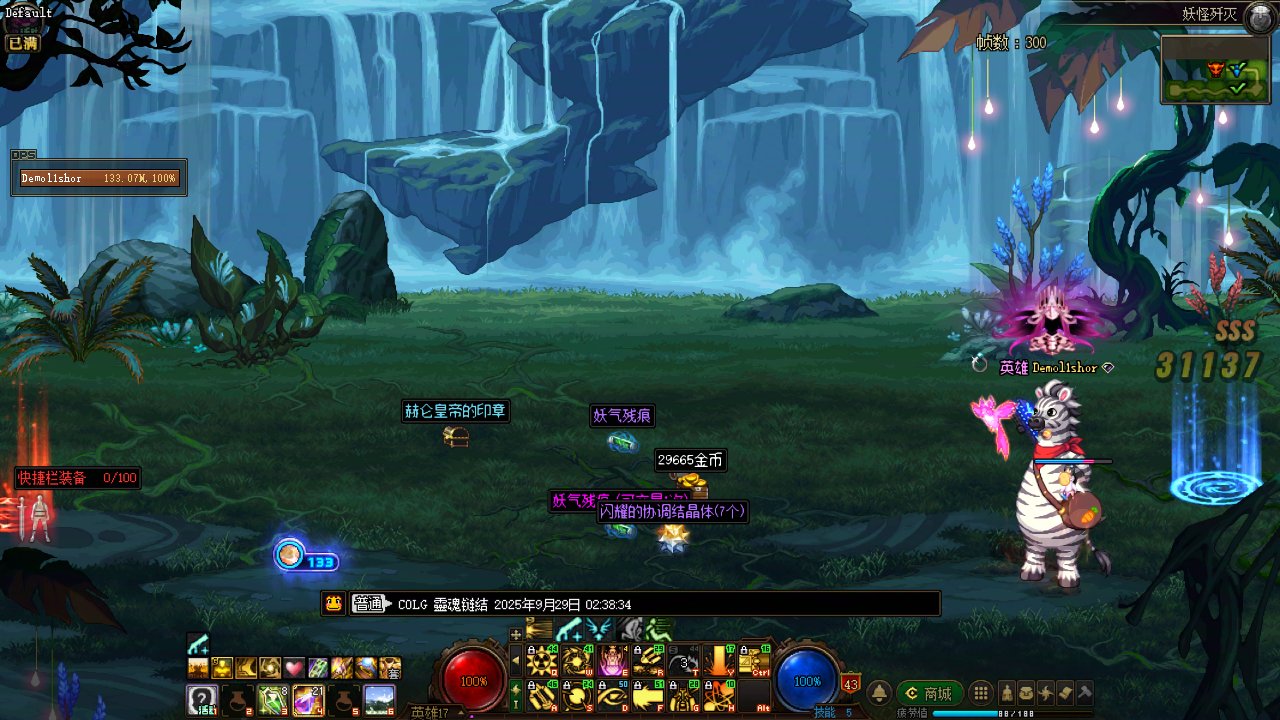Viewport: 1280px width, 720px height.
Task: Open the character info silhouette icon
Action: click(x=1006, y=693)
